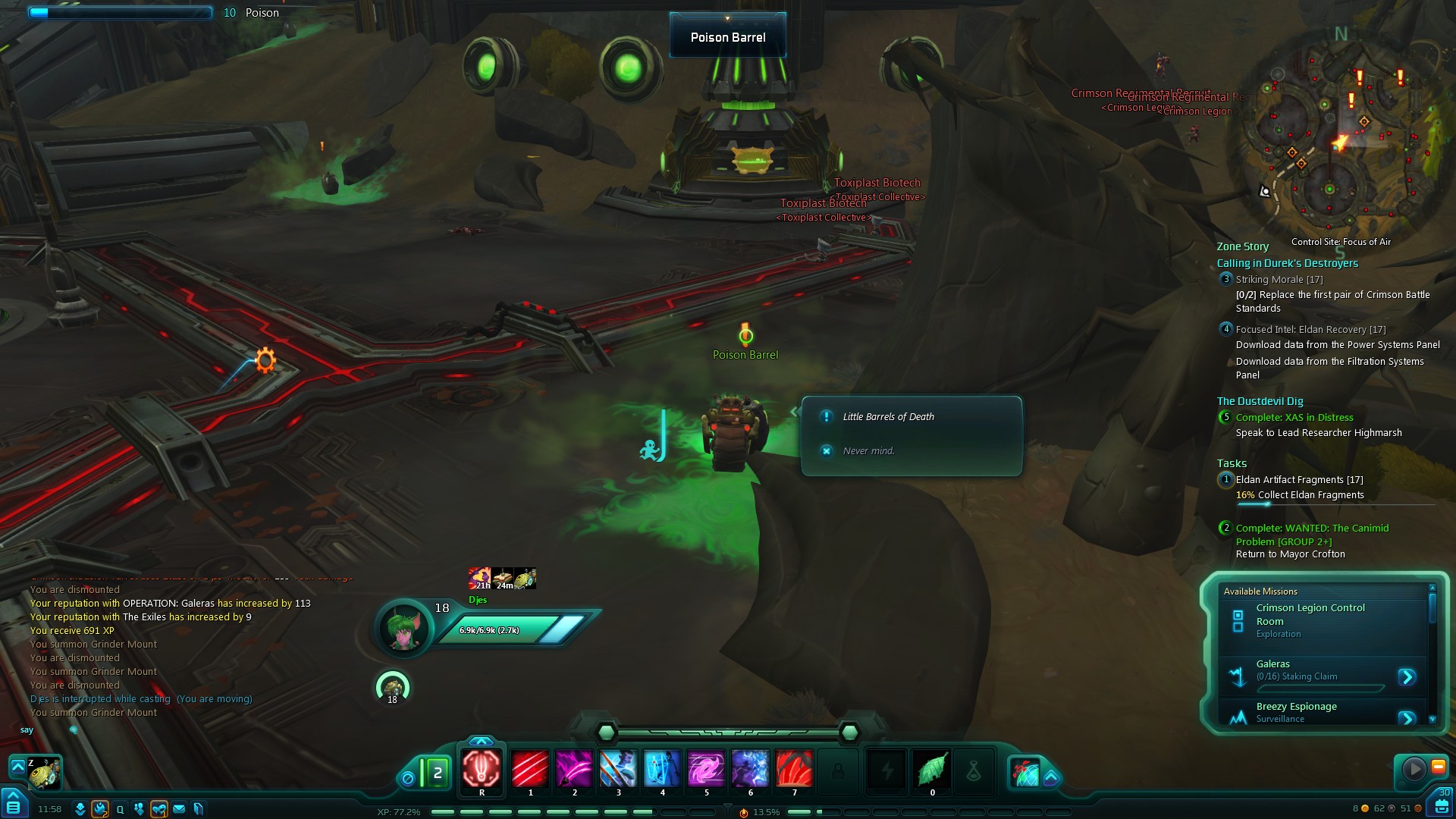Select the Never mind dialogue option
Image resolution: width=1456 pixels, height=819 pixels.
868,451
